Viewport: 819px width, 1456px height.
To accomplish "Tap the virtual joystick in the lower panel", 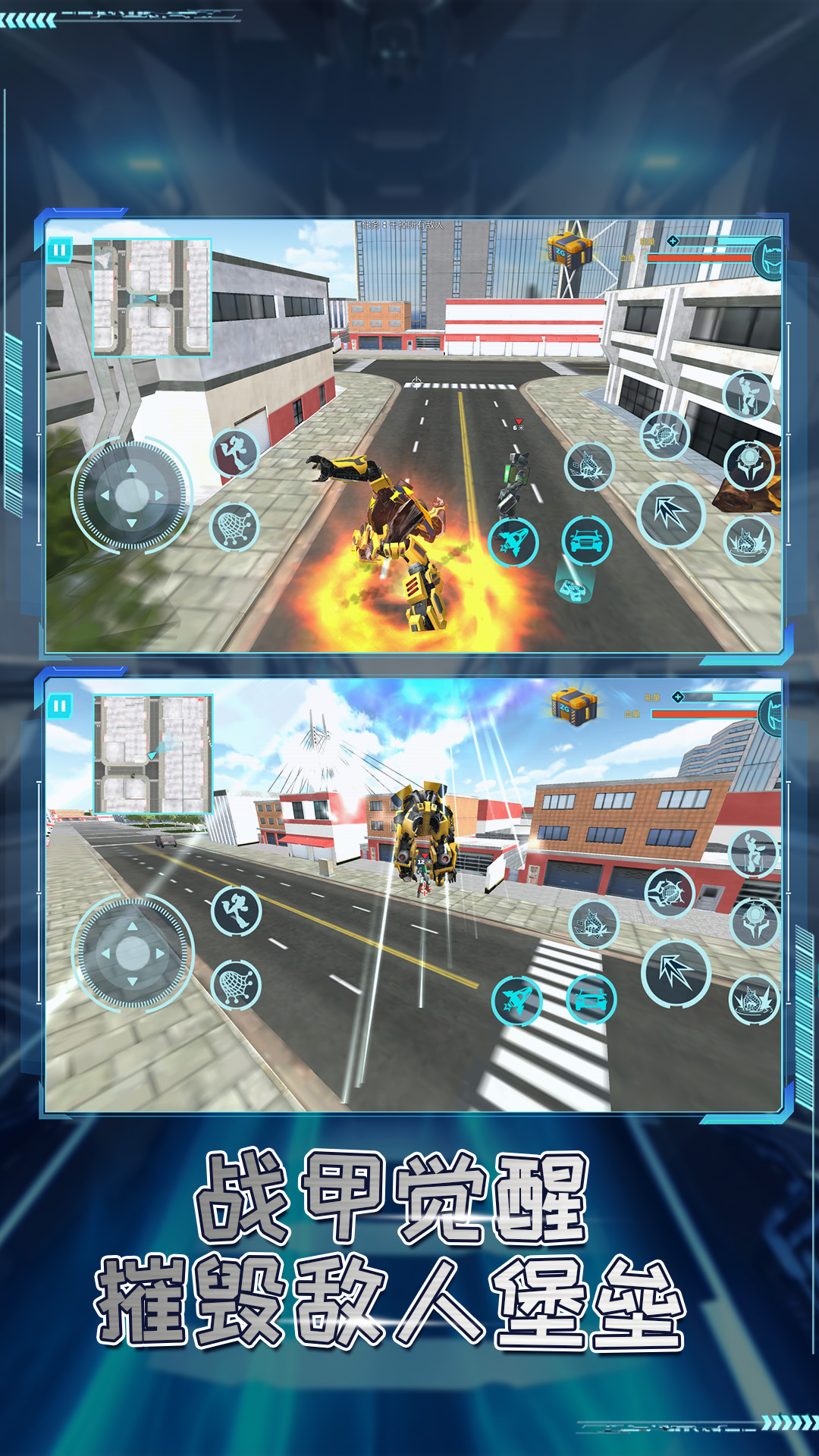I will pos(133,953).
